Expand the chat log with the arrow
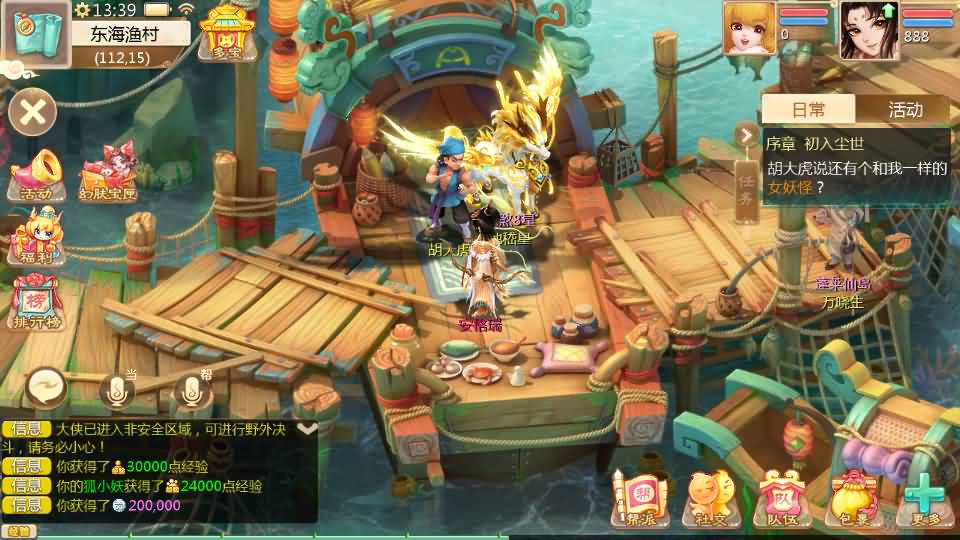The width and height of the screenshot is (960, 540). pyautogui.click(x=307, y=428)
